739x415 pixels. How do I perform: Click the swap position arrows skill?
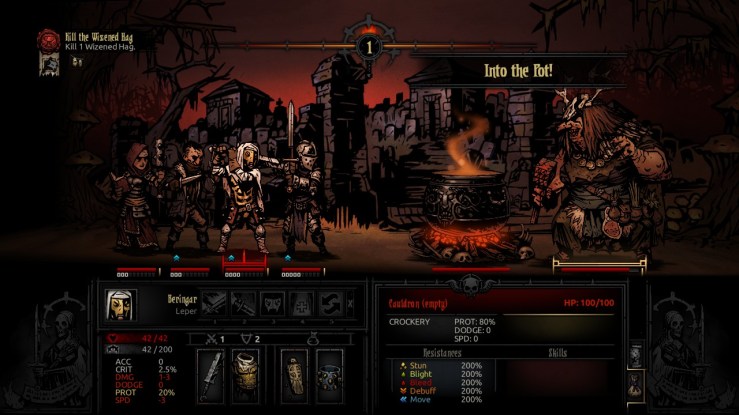[332, 303]
